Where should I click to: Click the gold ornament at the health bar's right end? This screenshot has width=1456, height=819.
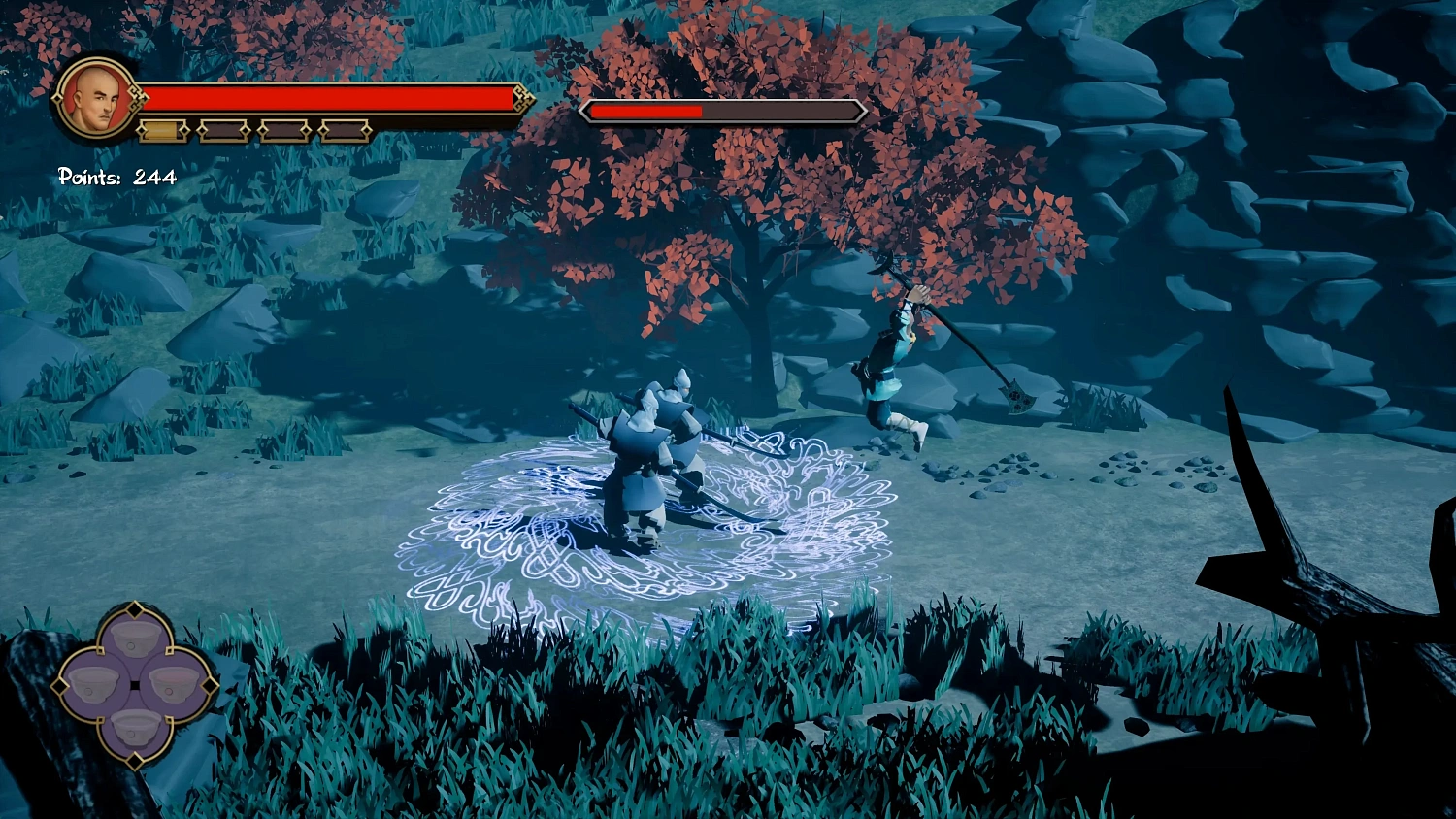coord(524,97)
